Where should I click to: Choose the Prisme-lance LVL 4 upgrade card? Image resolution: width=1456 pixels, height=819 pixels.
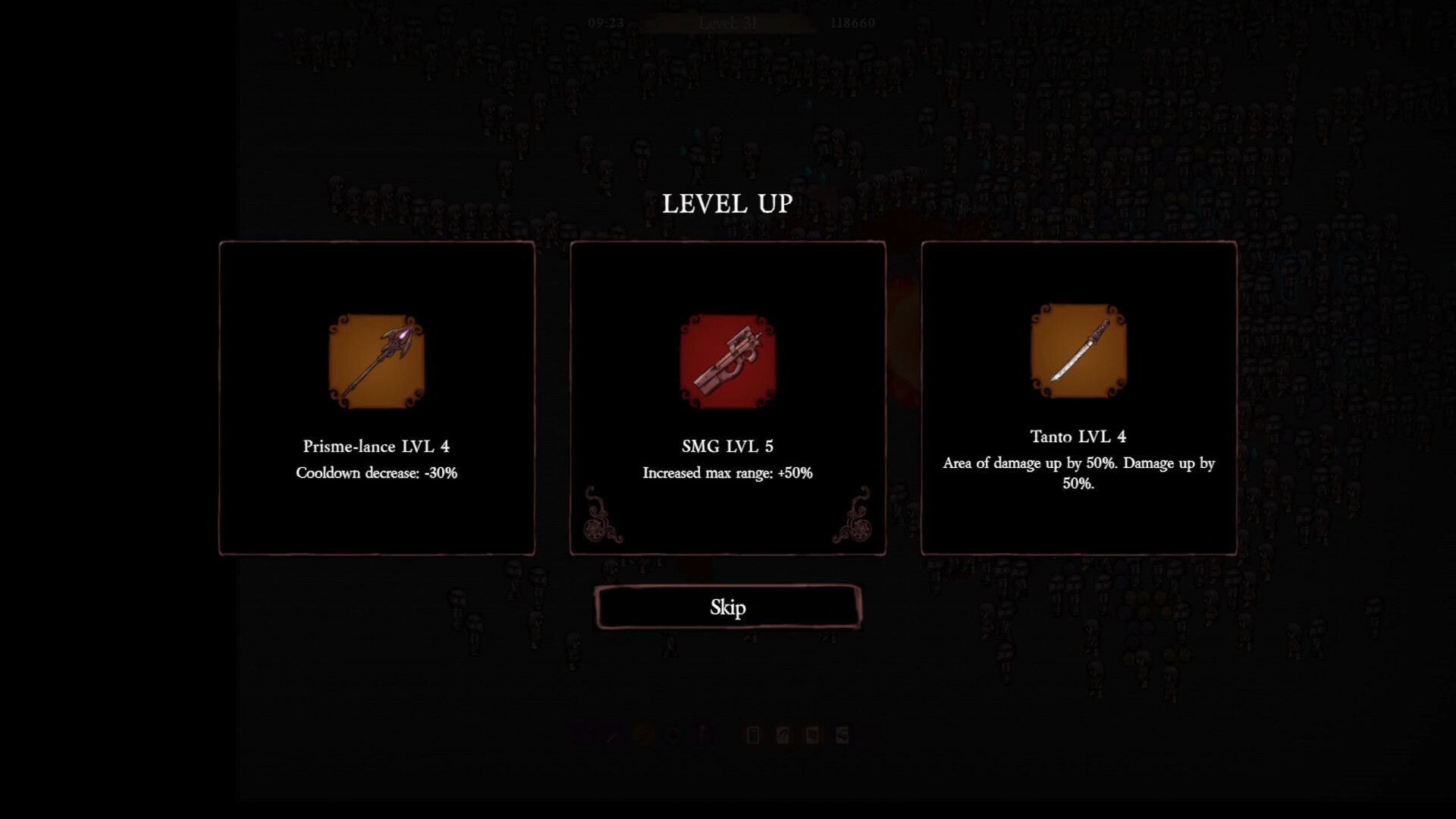coord(377,398)
